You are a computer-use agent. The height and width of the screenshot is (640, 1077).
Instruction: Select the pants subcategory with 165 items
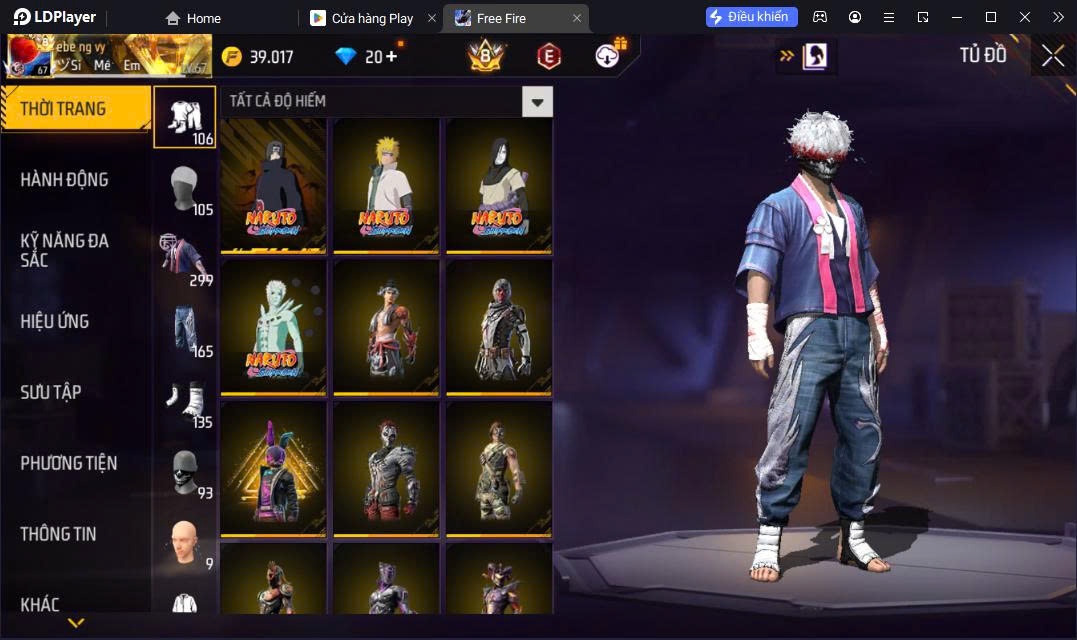tap(184, 330)
